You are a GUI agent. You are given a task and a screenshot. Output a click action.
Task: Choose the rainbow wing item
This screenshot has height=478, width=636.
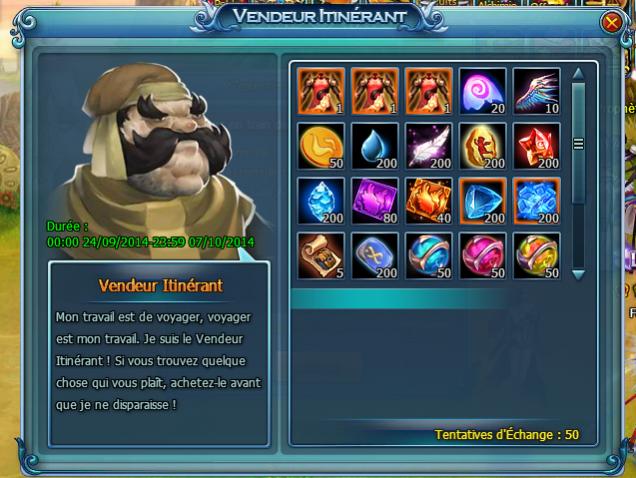tap(537, 91)
